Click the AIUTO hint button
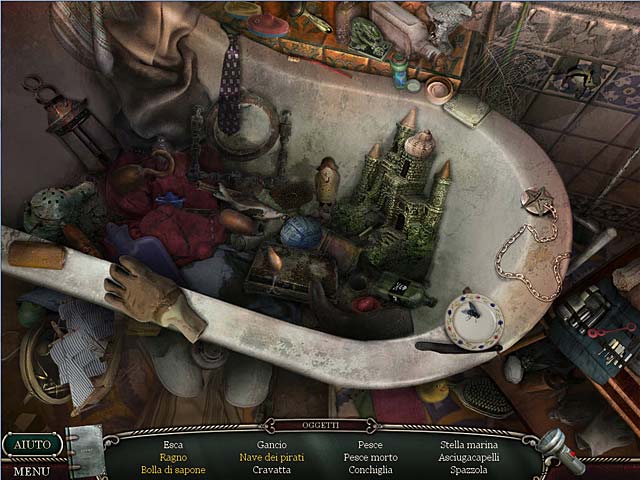640x480 pixels. click(32, 444)
